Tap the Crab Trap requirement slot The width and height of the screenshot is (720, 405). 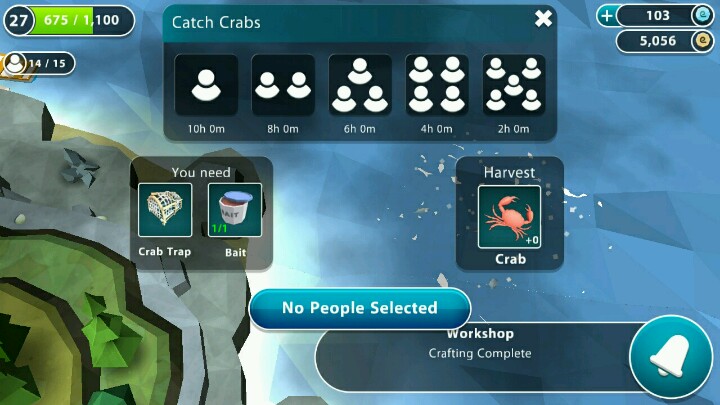point(165,211)
